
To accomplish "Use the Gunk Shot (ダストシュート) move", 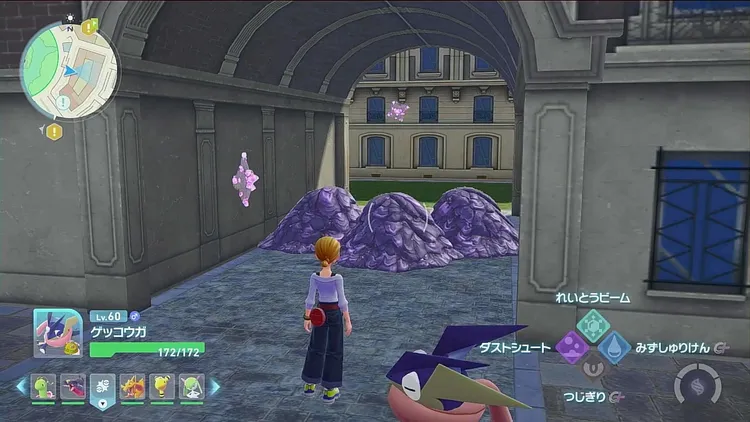I will (573, 348).
